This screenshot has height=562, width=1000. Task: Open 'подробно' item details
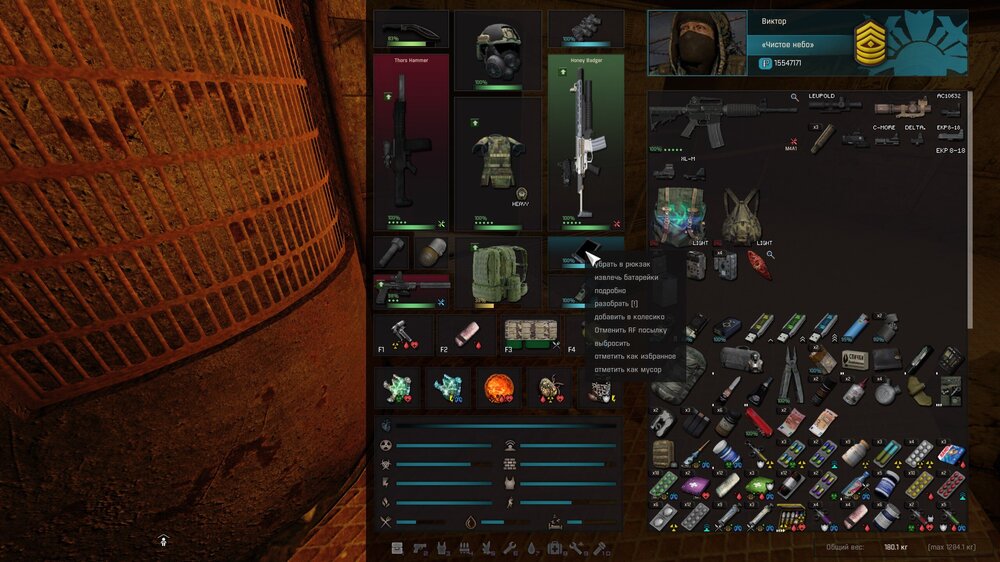610,290
